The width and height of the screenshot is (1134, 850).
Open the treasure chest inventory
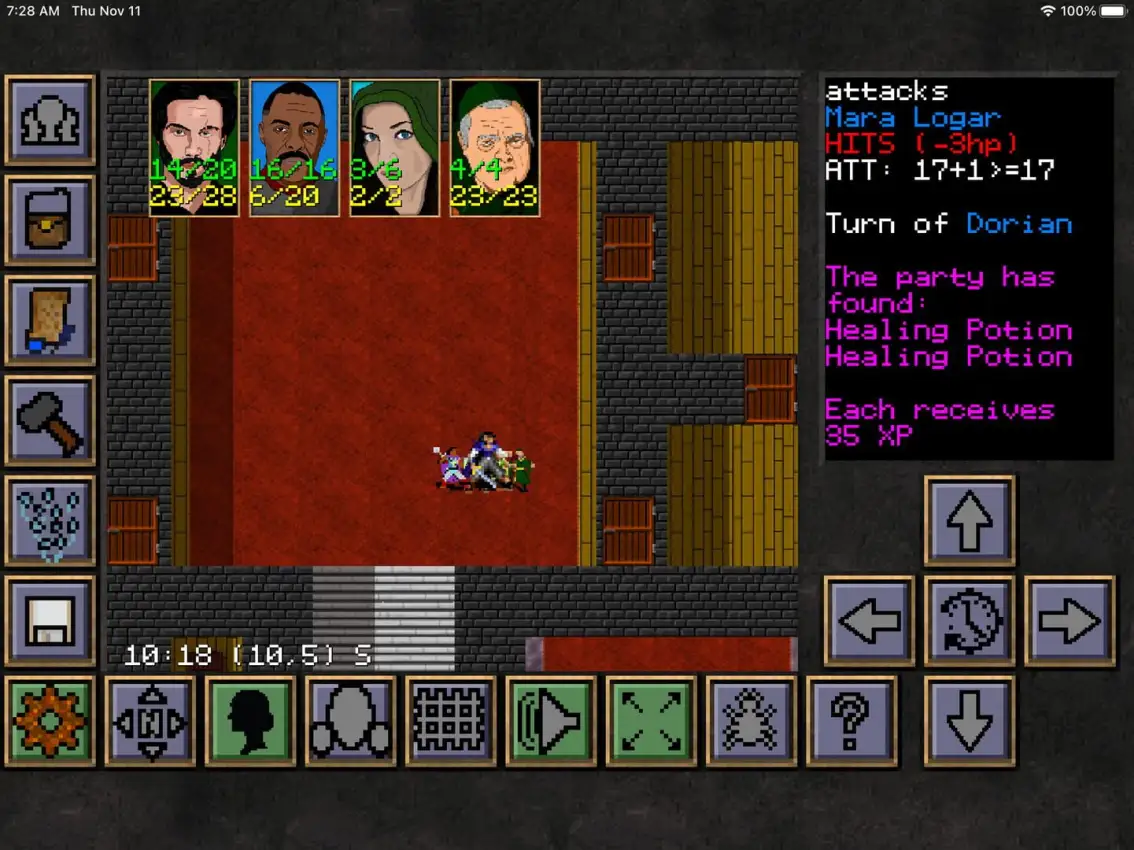50,220
